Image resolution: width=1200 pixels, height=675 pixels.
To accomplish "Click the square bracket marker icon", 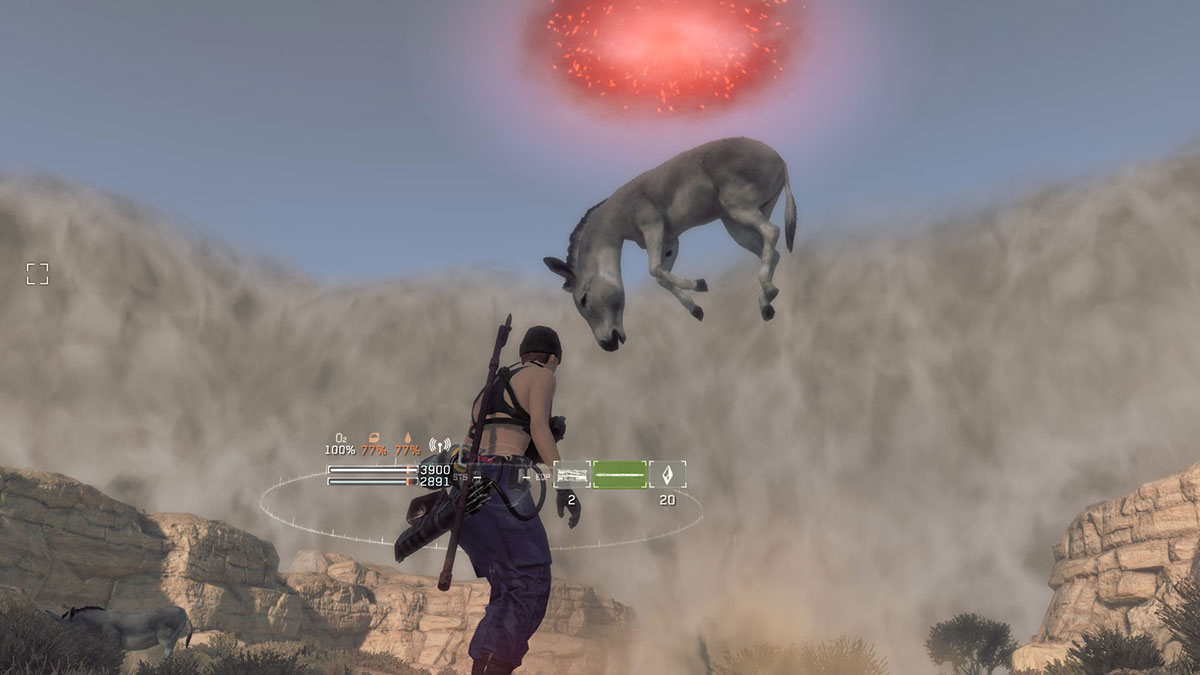I will pyautogui.click(x=37, y=274).
